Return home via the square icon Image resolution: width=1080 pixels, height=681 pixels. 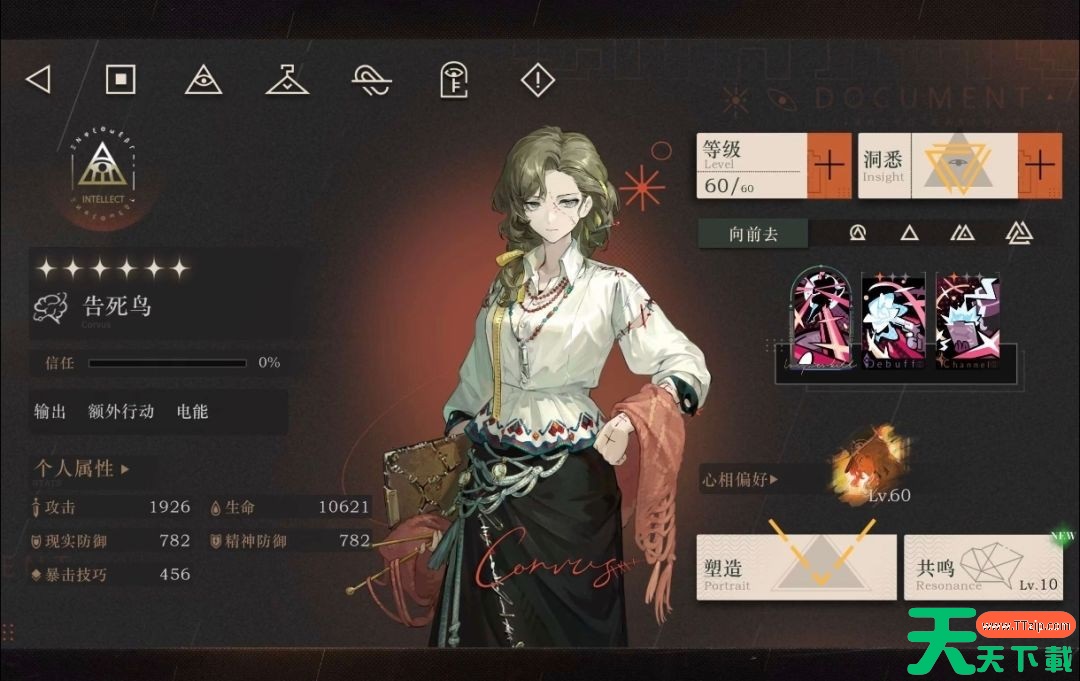coord(121,79)
